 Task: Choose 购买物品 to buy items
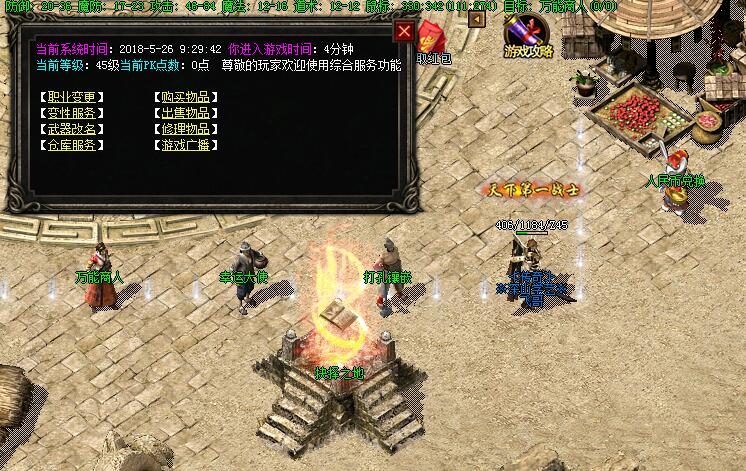tap(185, 97)
